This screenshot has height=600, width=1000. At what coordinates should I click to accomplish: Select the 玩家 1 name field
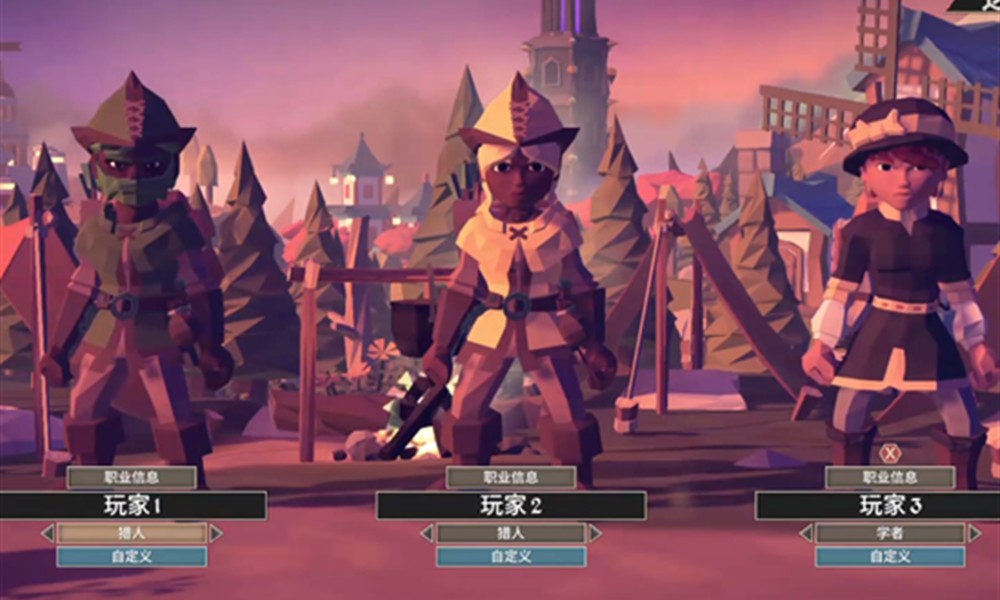click(132, 505)
